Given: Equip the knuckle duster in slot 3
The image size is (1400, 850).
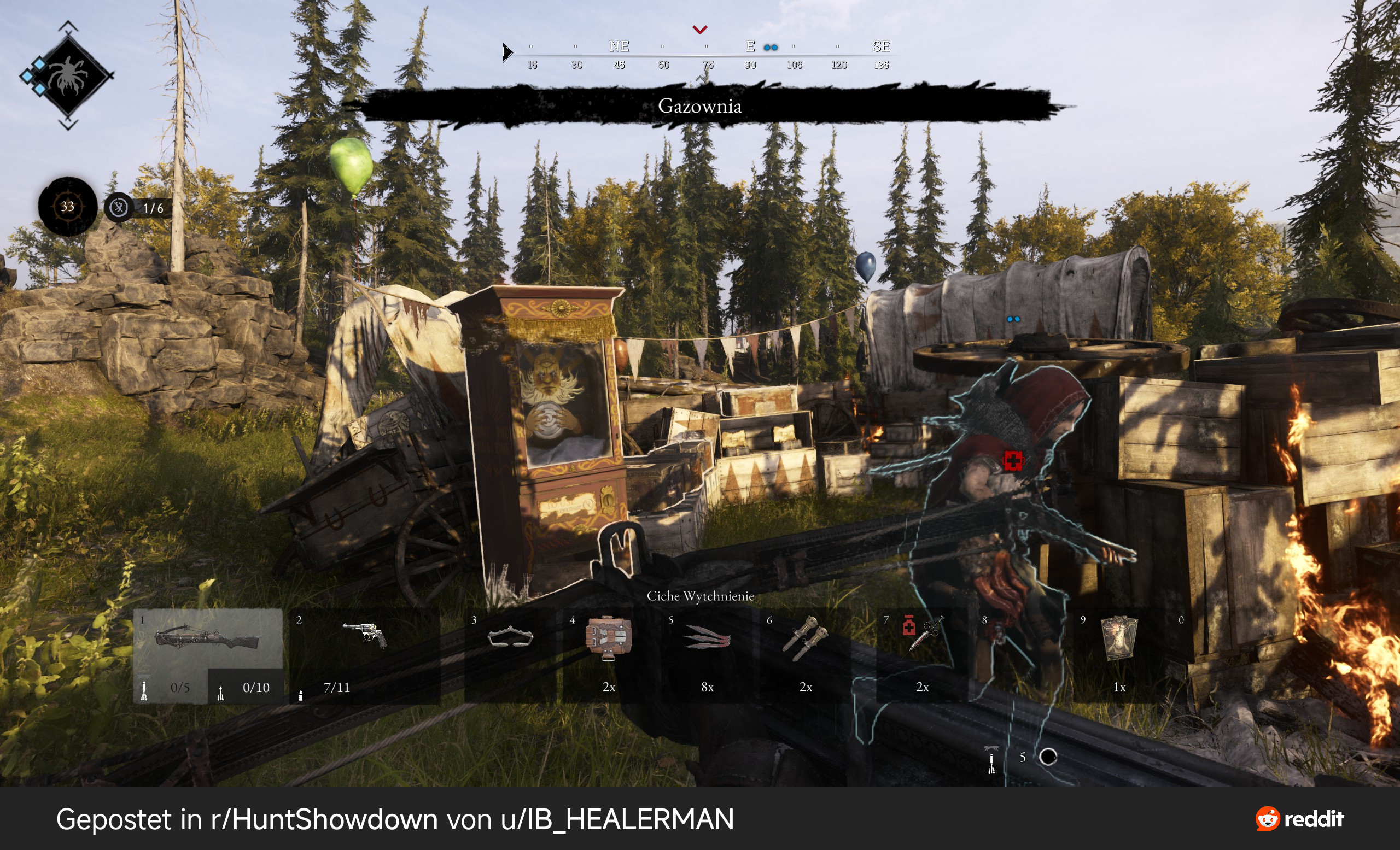Looking at the screenshot, I should (510, 637).
